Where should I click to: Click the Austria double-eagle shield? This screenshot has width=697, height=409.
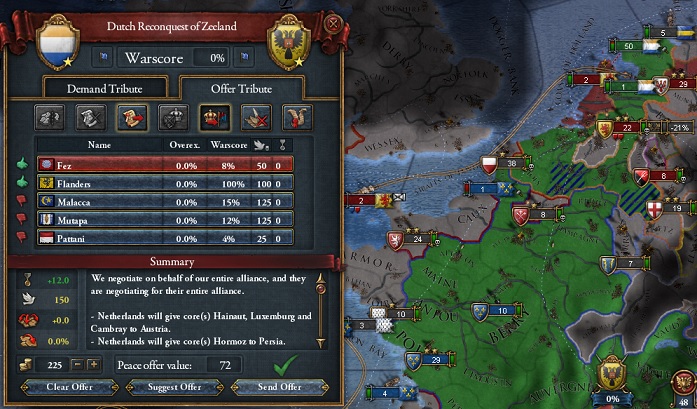point(290,44)
